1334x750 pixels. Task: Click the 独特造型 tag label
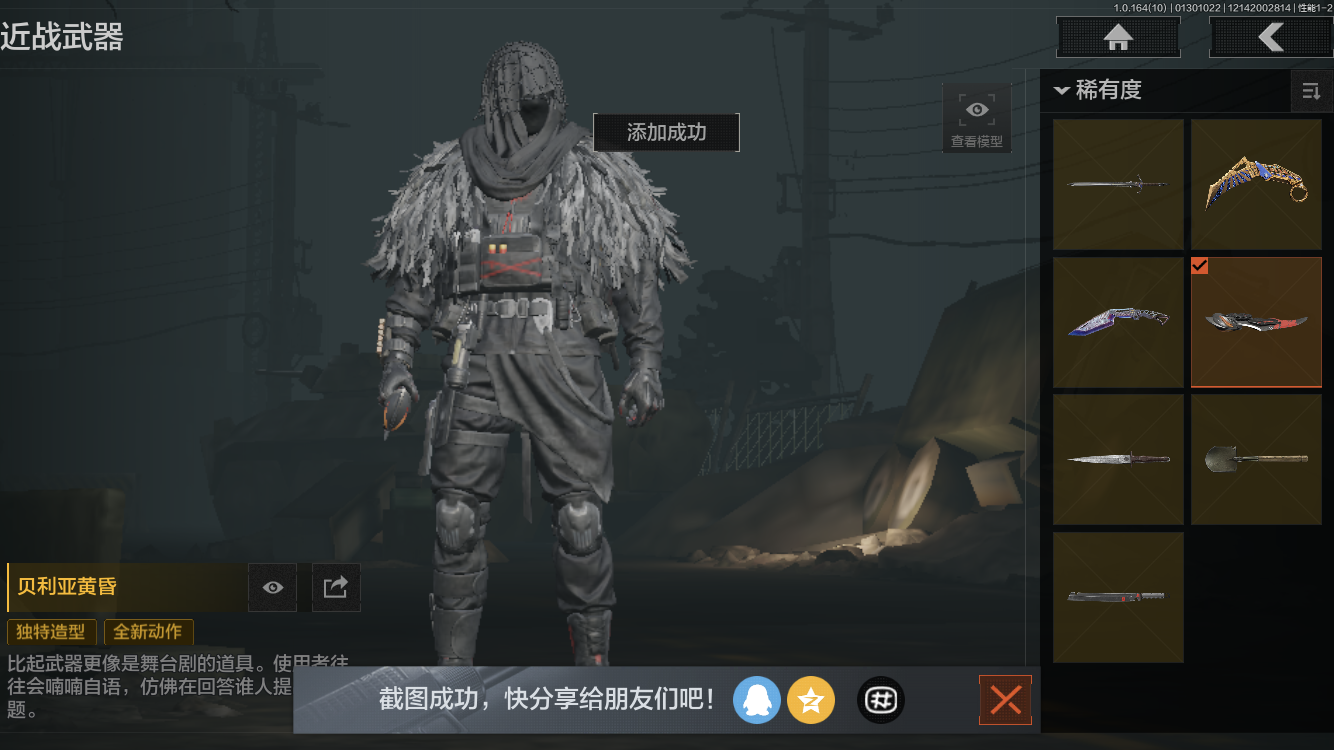51,632
